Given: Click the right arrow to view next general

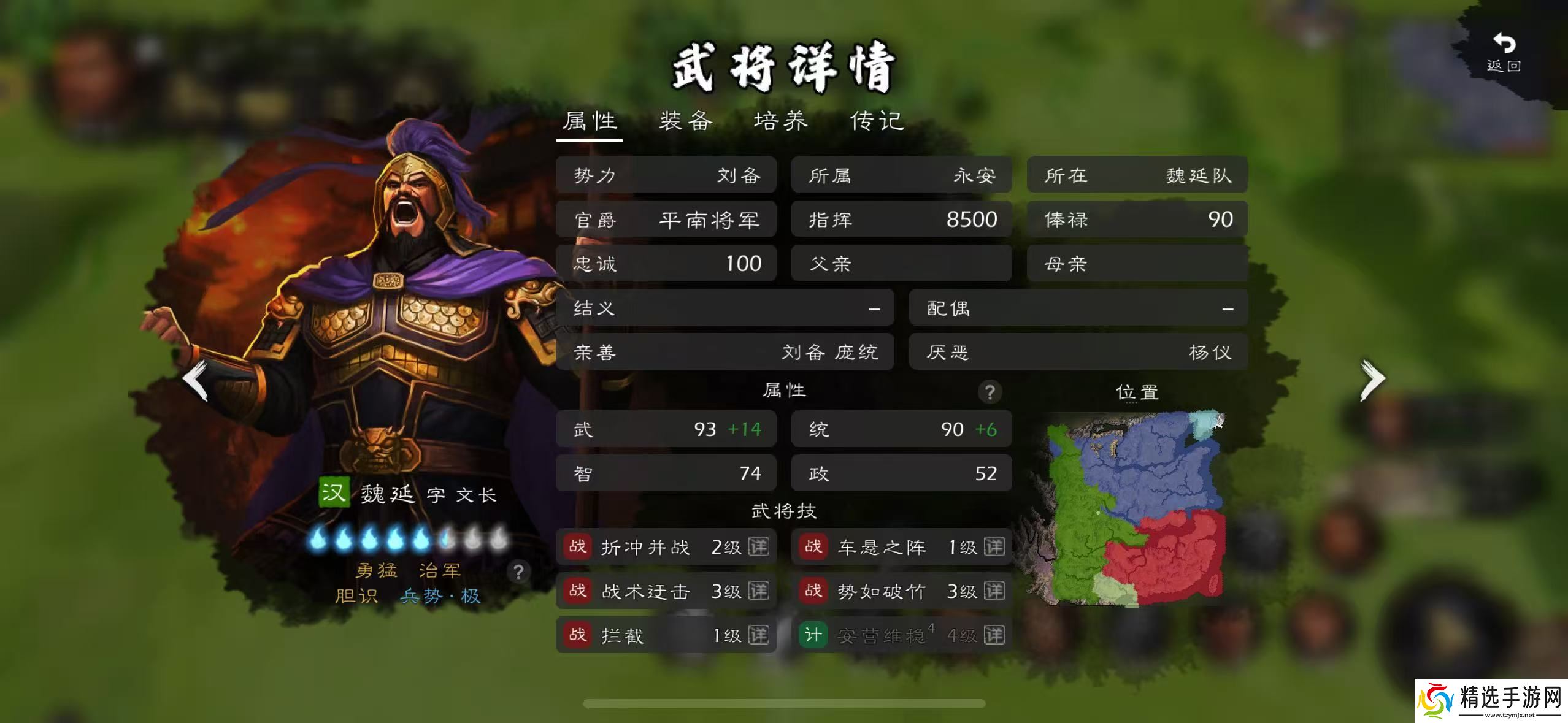Looking at the screenshot, I should 1374,379.
